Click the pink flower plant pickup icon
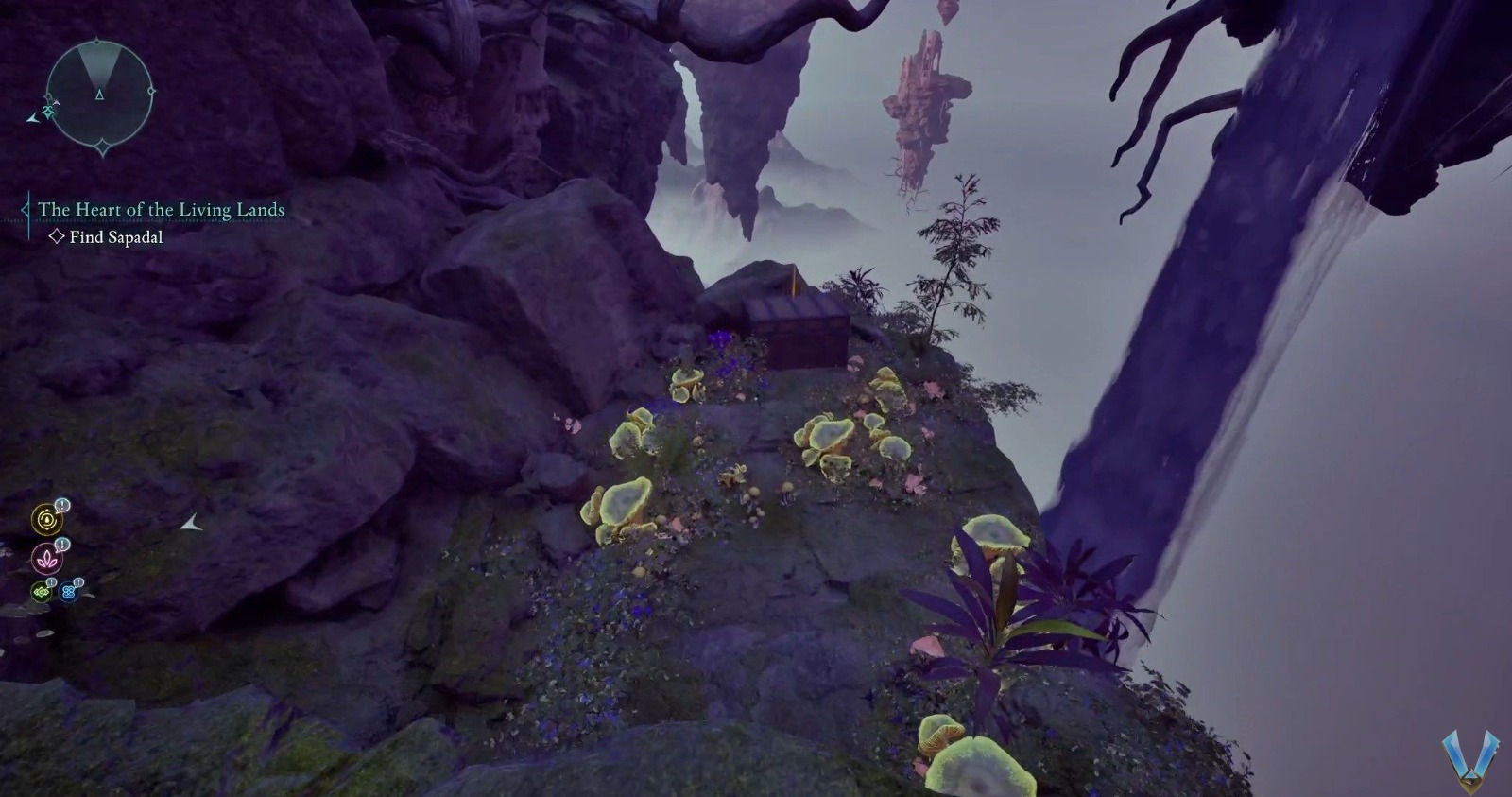Viewport: 1512px width, 797px height. coord(46,560)
